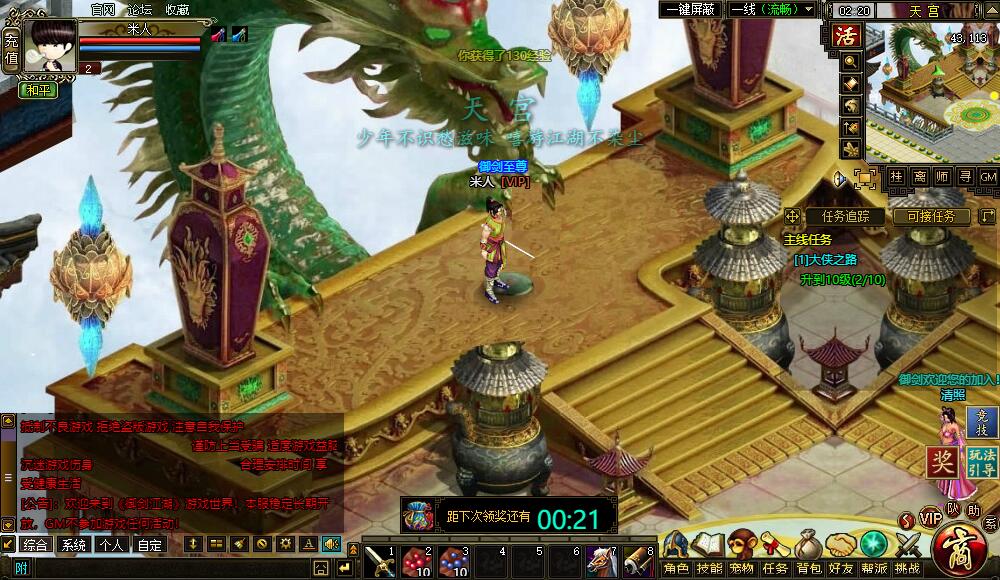
Task: Open the red 商 shop orb
Action: click(964, 548)
